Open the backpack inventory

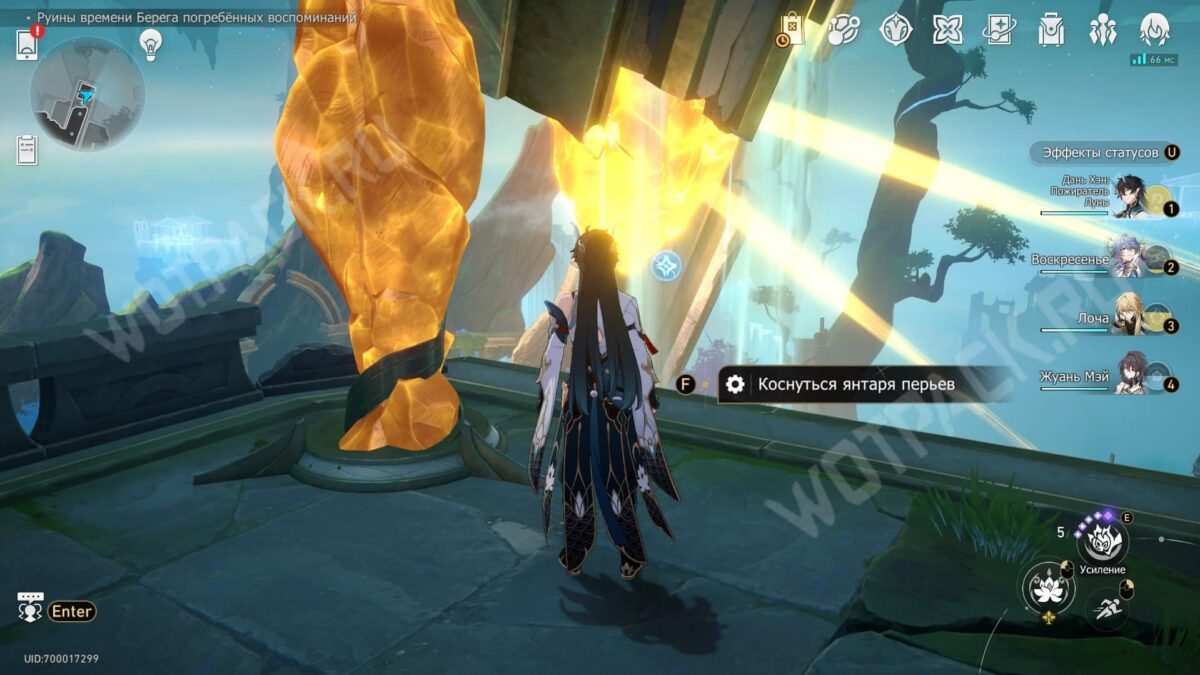pyautogui.click(x=1051, y=30)
